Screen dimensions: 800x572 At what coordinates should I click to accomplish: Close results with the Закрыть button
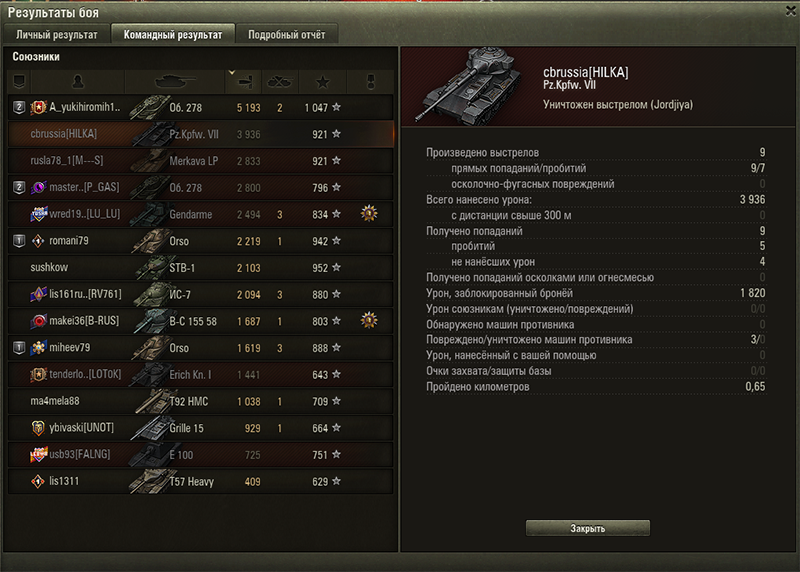click(587, 527)
